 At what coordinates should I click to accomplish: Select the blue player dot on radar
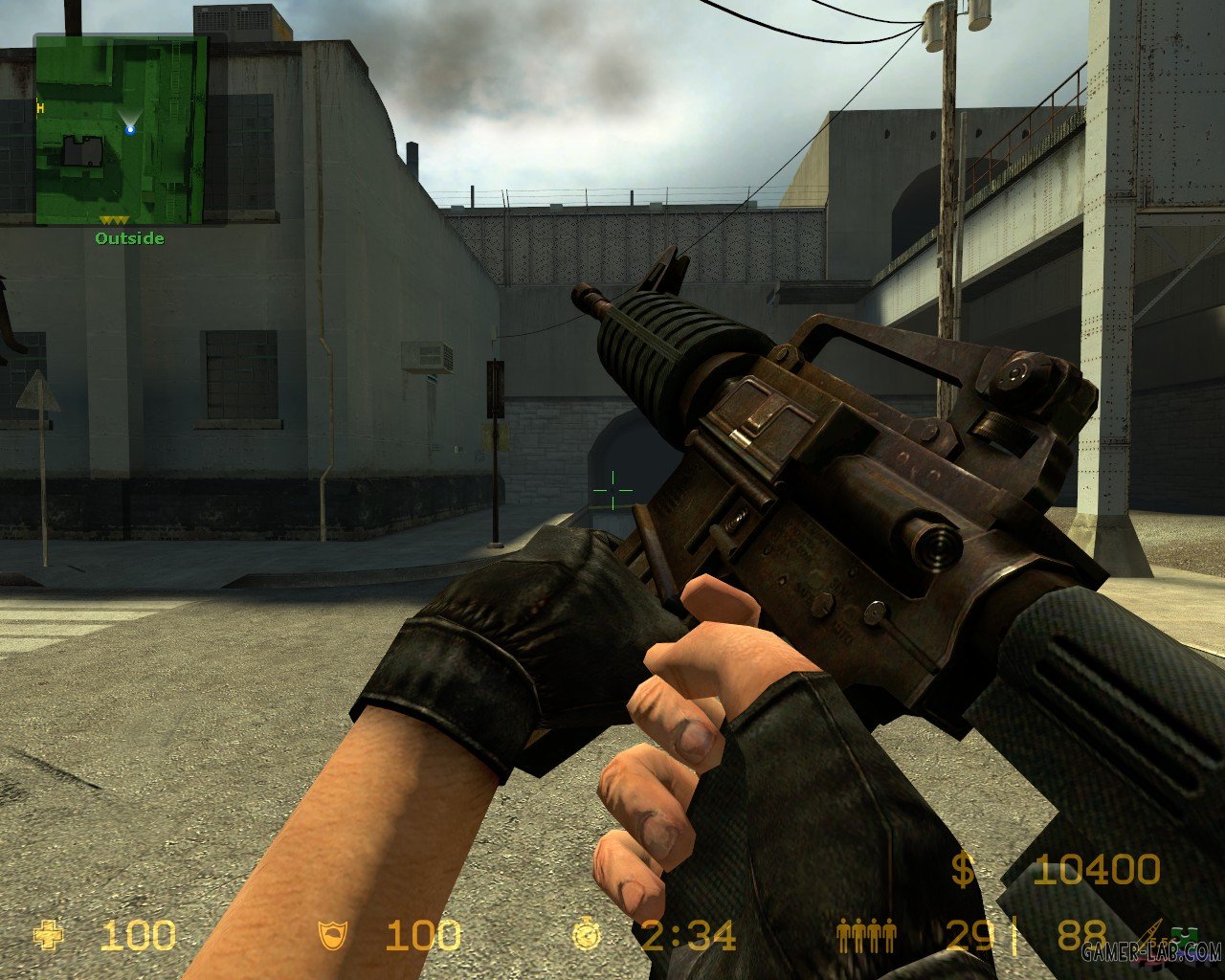coord(130,129)
